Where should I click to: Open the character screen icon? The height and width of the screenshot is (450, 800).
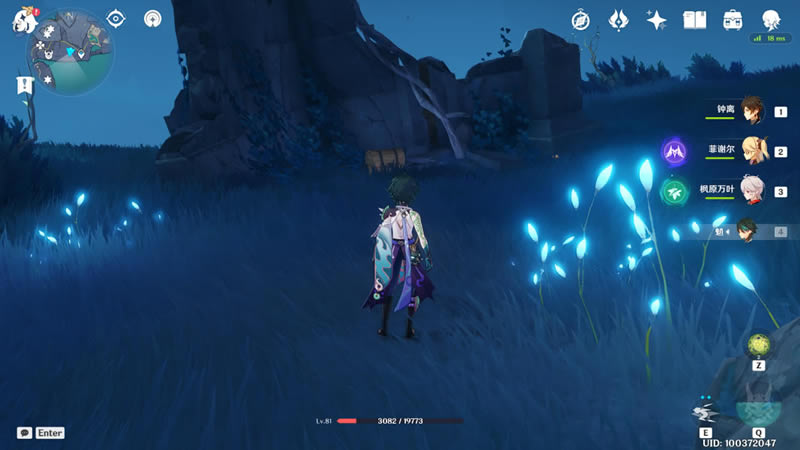pos(771,20)
